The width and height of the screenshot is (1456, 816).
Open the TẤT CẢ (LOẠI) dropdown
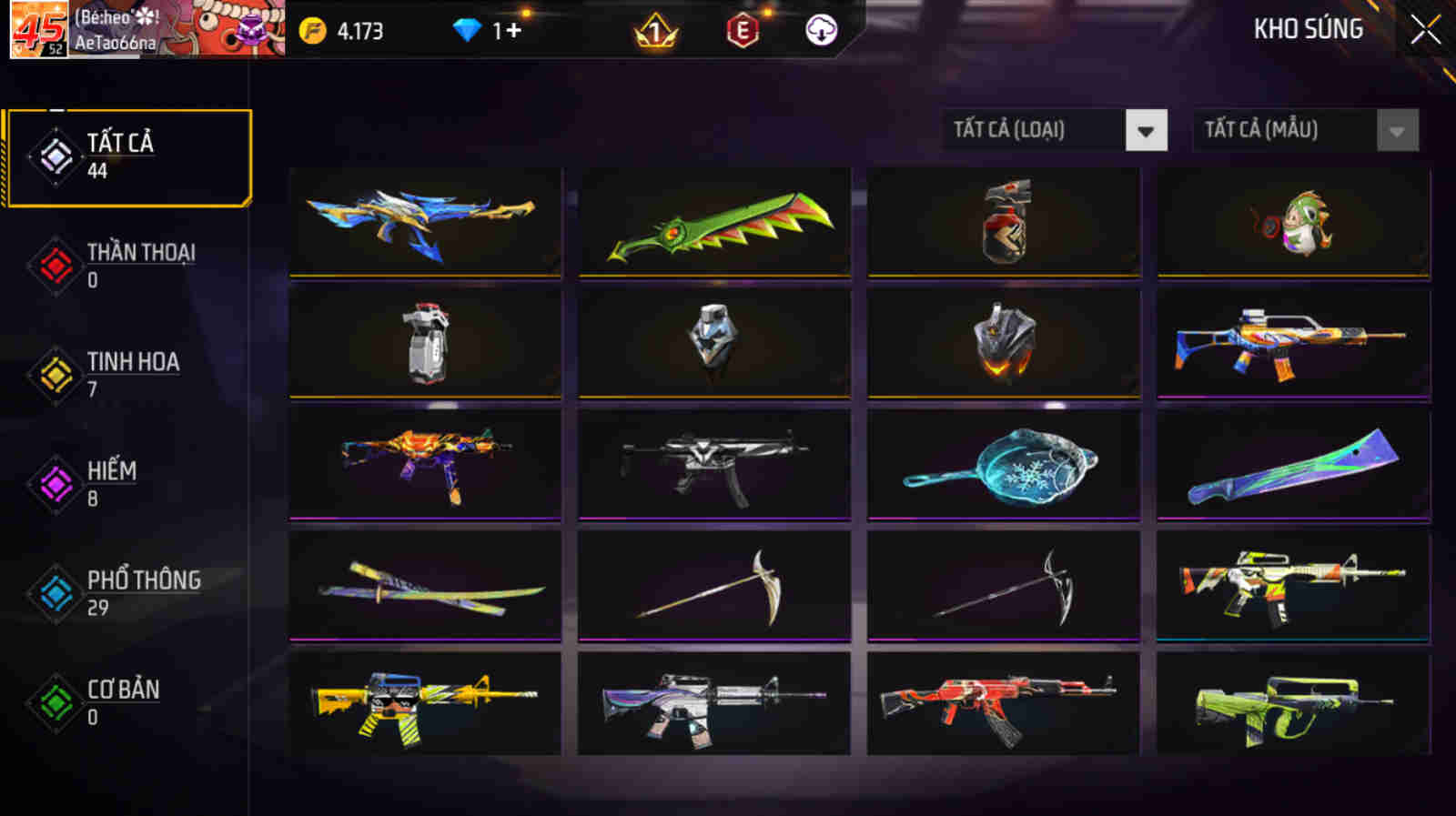[1037, 129]
